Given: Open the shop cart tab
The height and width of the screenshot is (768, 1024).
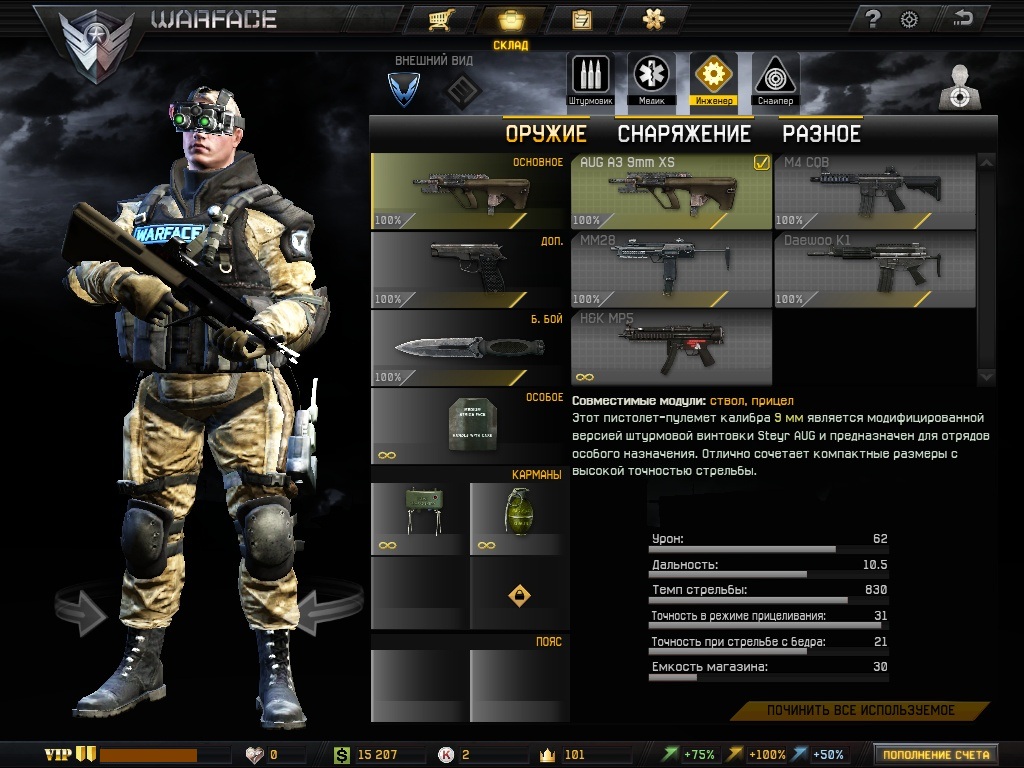Looking at the screenshot, I should pyautogui.click(x=437, y=19).
